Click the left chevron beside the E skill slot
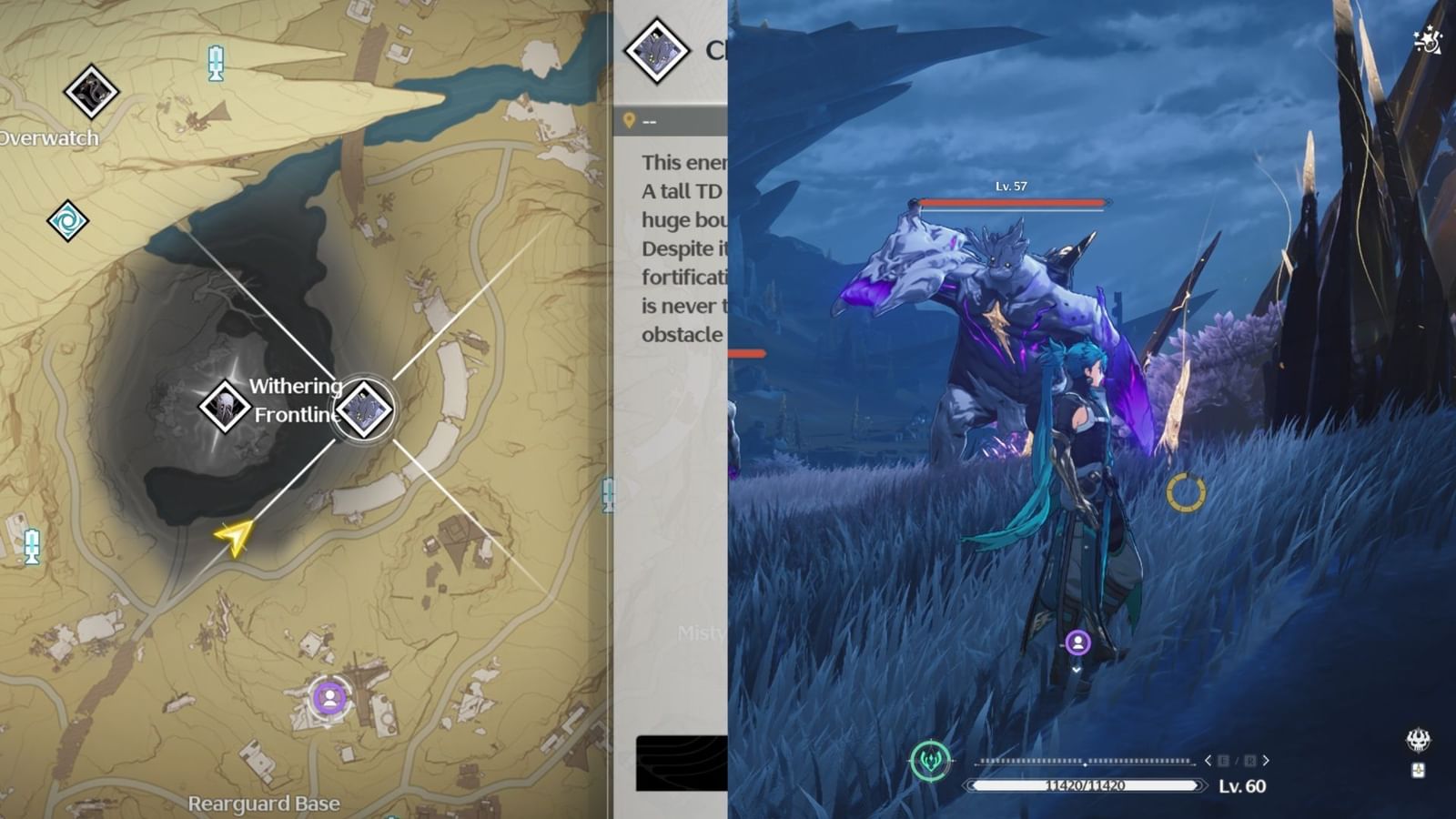Screen dimensions: 1456x819 click(1208, 761)
